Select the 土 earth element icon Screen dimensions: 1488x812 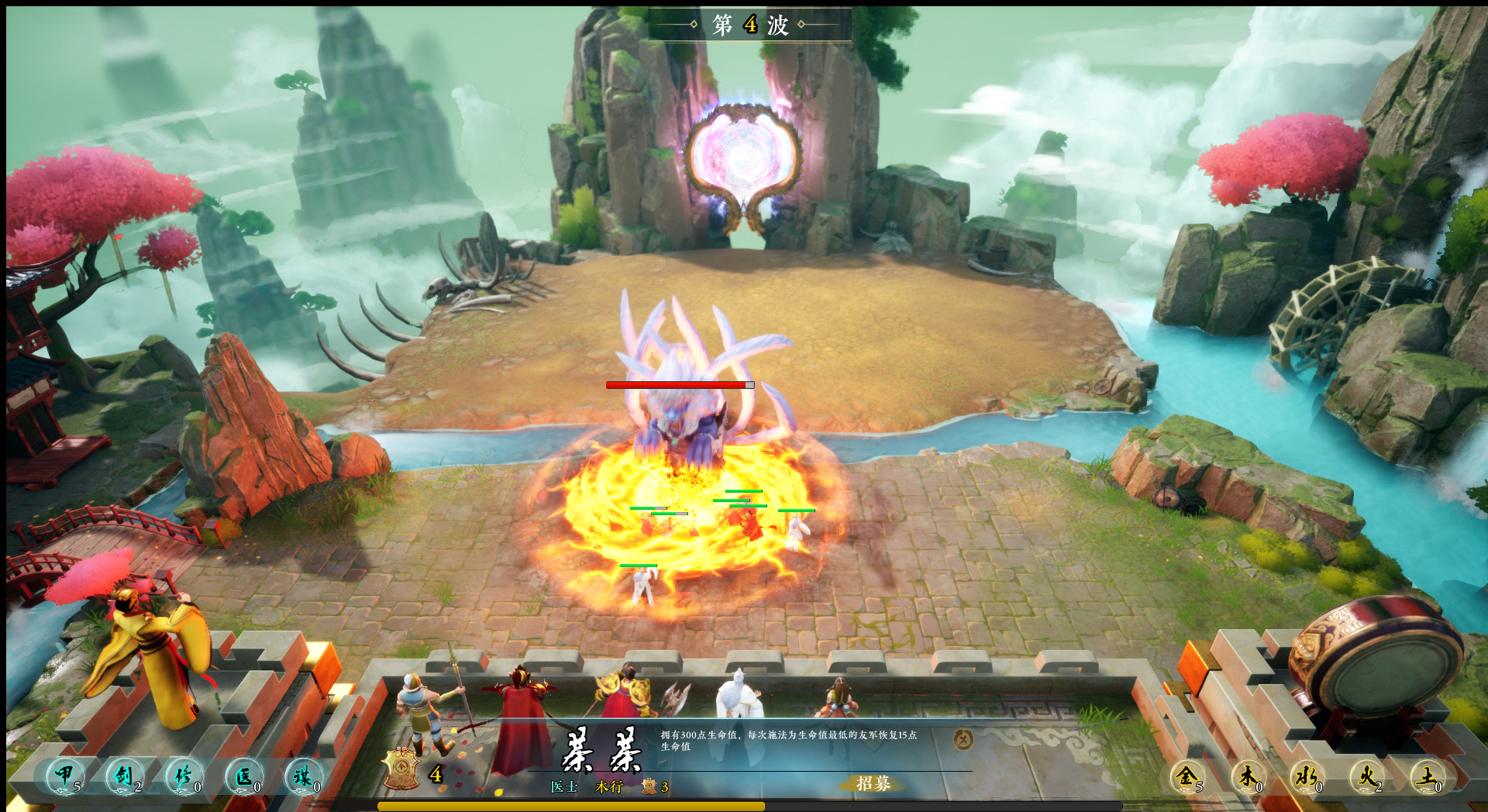1427,776
